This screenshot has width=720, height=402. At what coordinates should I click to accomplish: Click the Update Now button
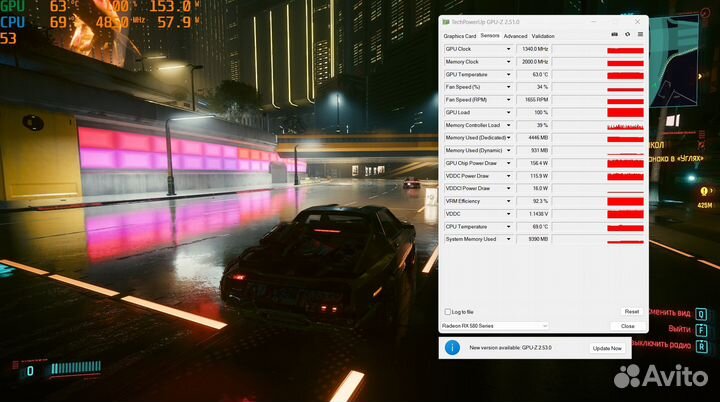coord(607,348)
